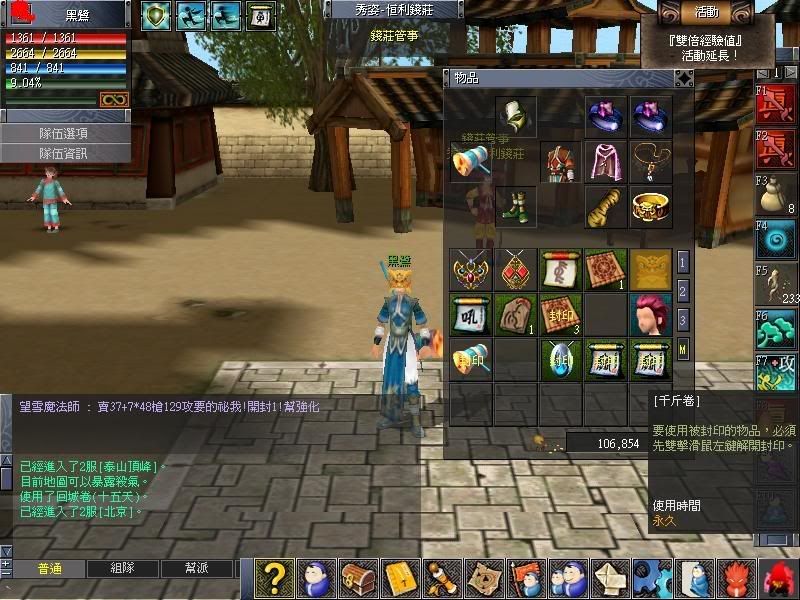Open the 活動 event panel
This screenshot has height=600, width=800.
715,12
